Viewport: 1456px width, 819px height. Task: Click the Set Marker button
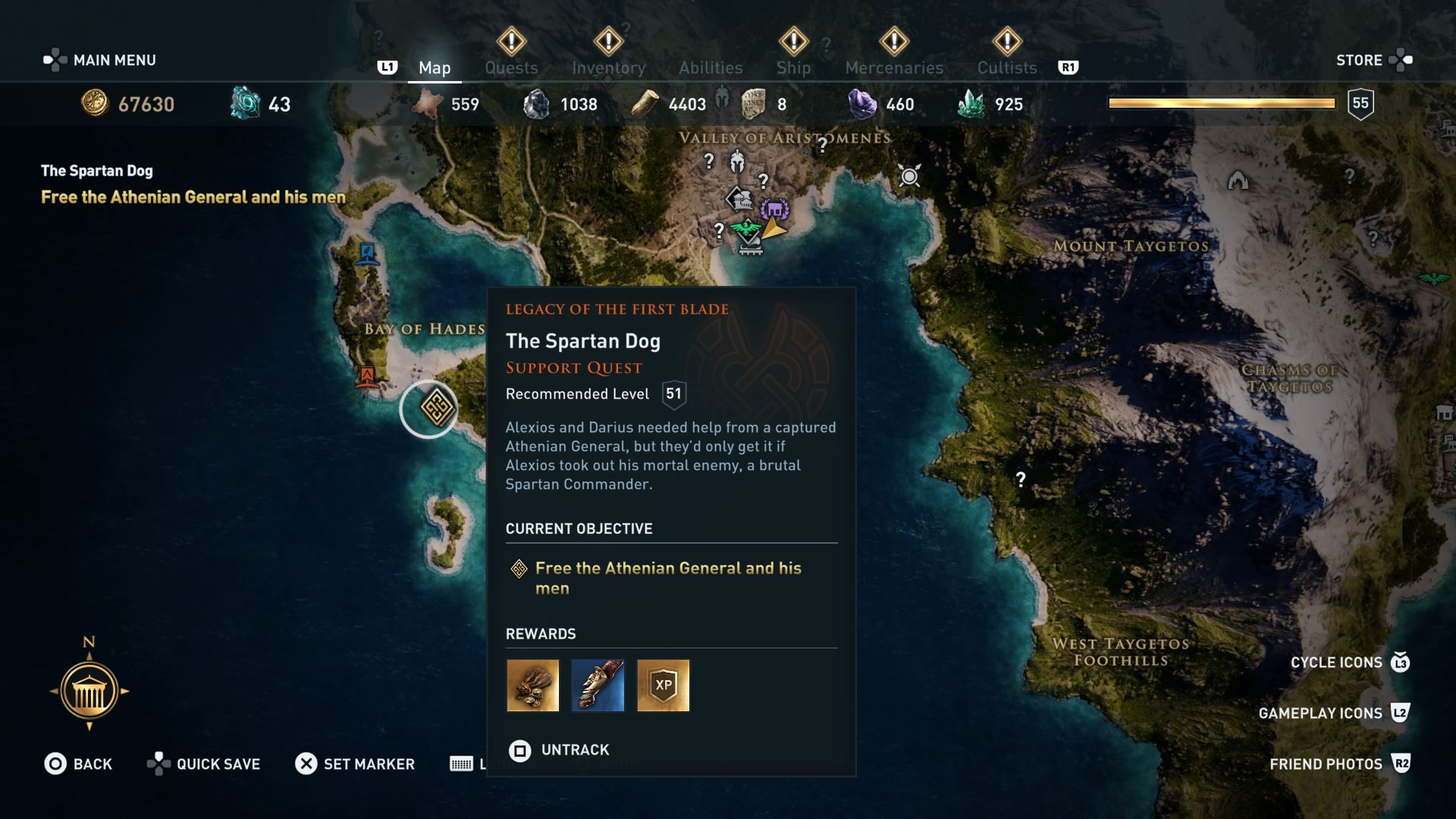(x=355, y=764)
